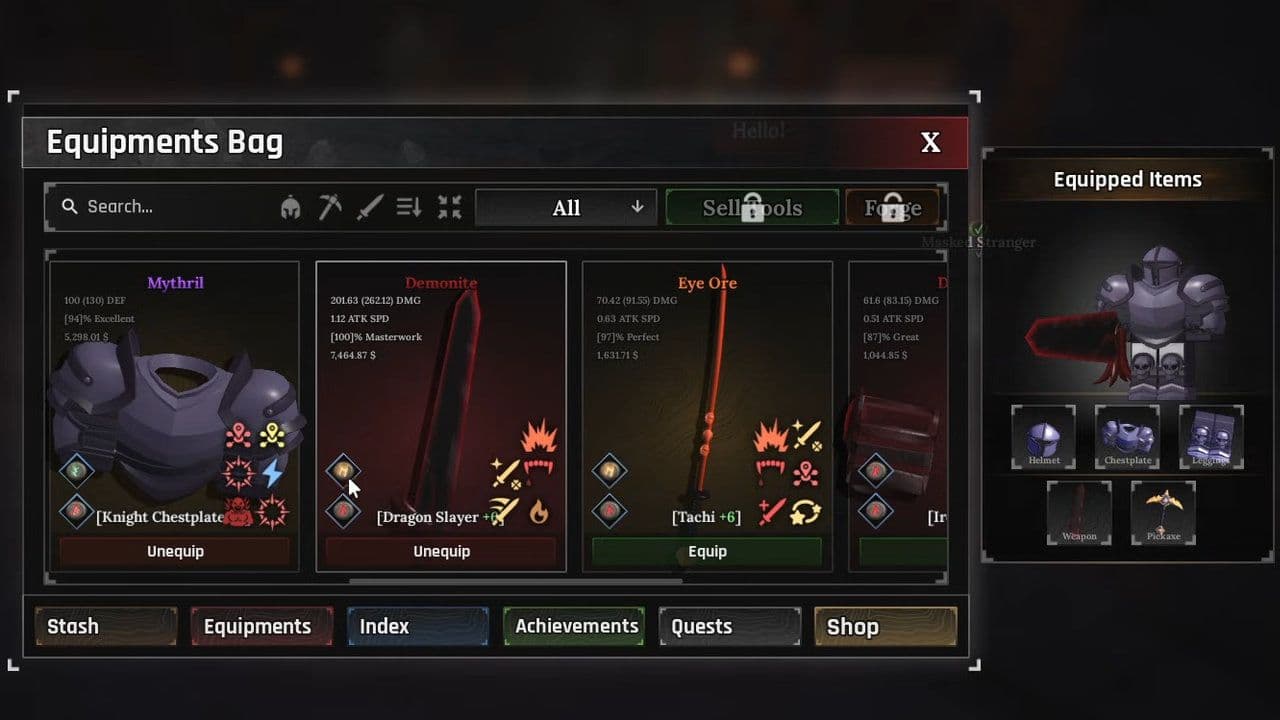
Task: Open the Achievements tab
Action: click(x=575, y=627)
